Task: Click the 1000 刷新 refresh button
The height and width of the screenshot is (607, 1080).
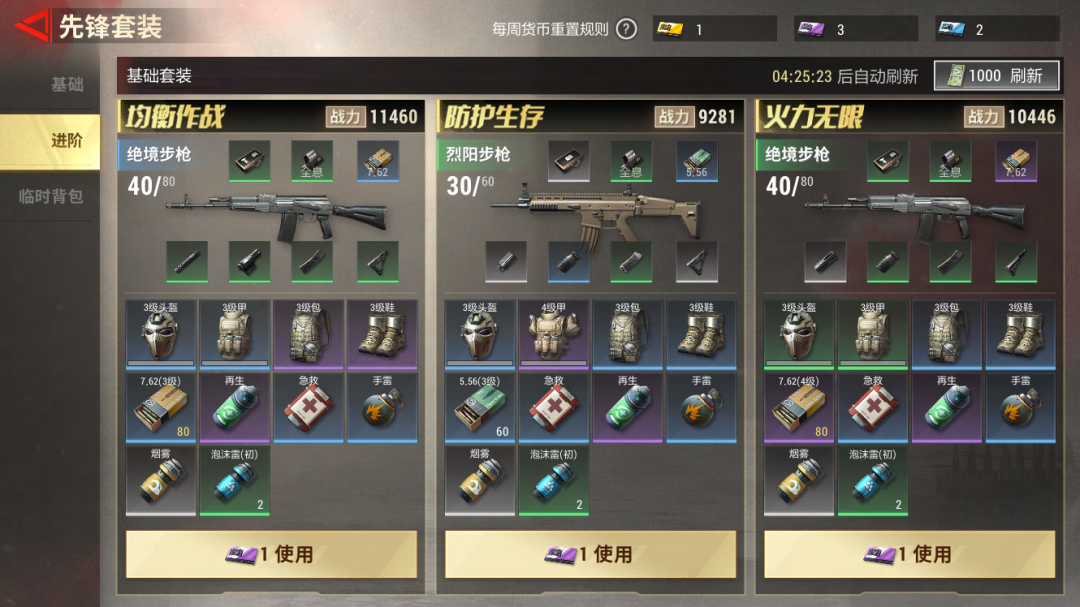Action: (996, 76)
